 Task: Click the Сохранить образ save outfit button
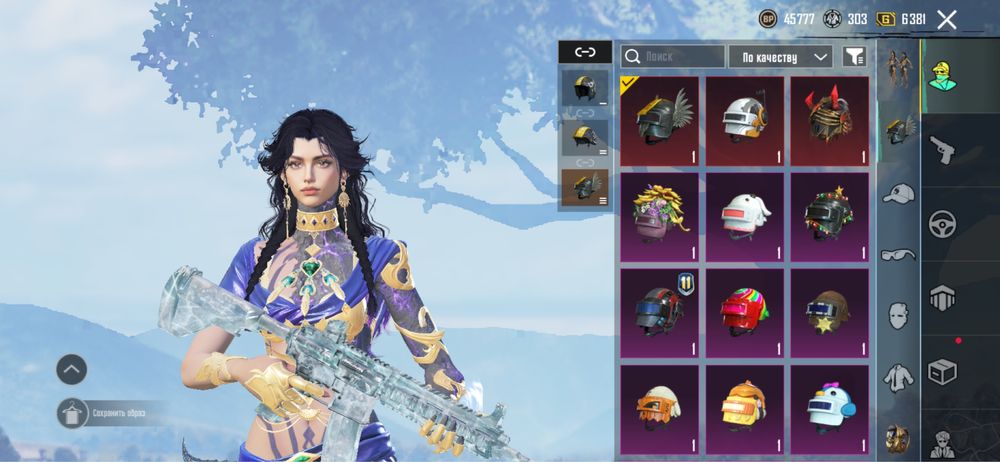click(x=73, y=412)
